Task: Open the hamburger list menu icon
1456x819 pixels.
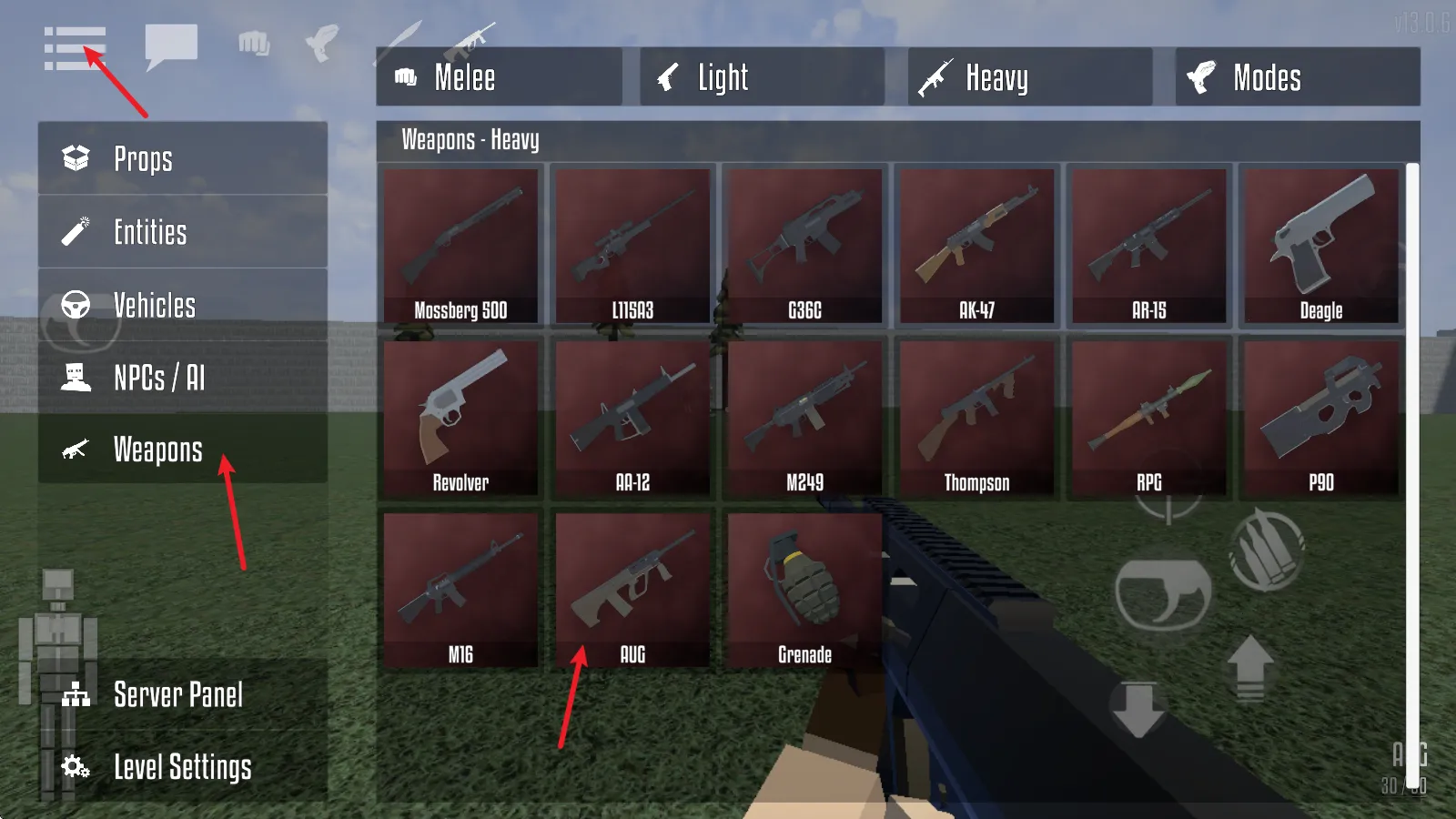Action: 75,48
